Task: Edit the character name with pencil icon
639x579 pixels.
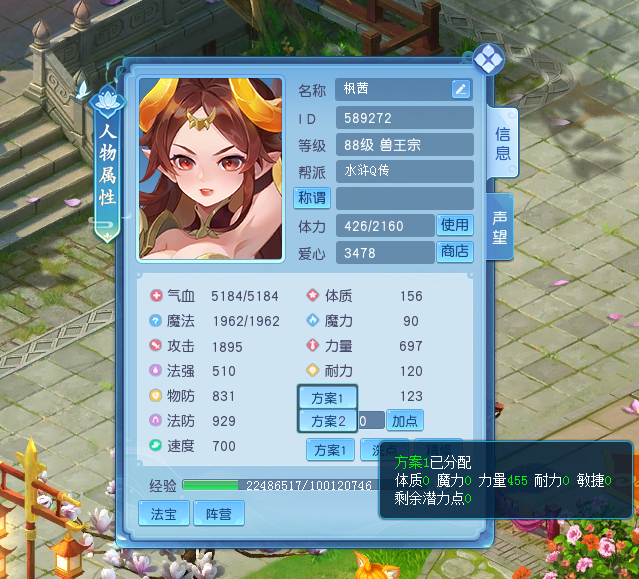Action: pyautogui.click(x=460, y=89)
